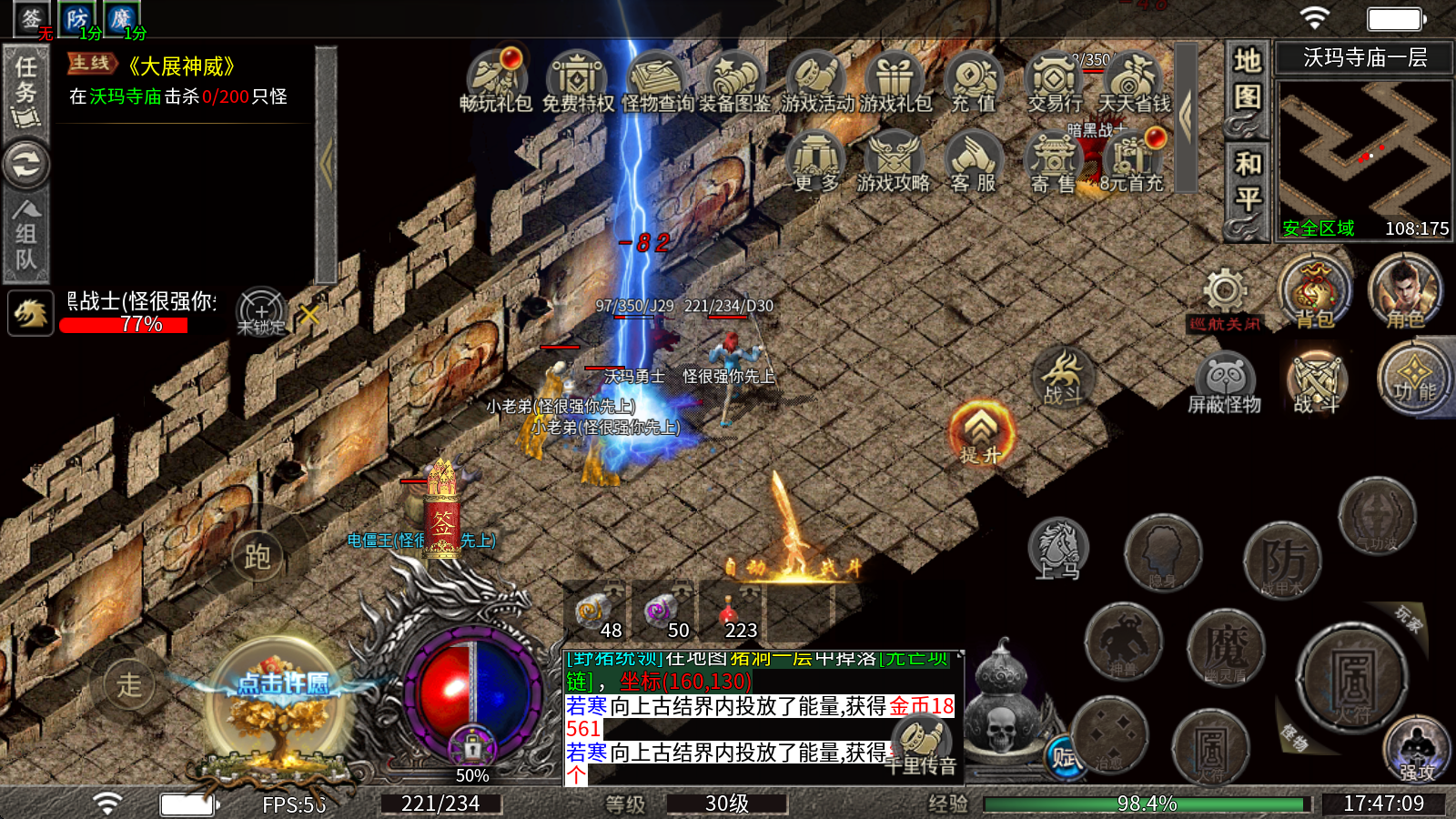
Task: Open the 功能 functions menu
Action: (x=1413, y=379)
